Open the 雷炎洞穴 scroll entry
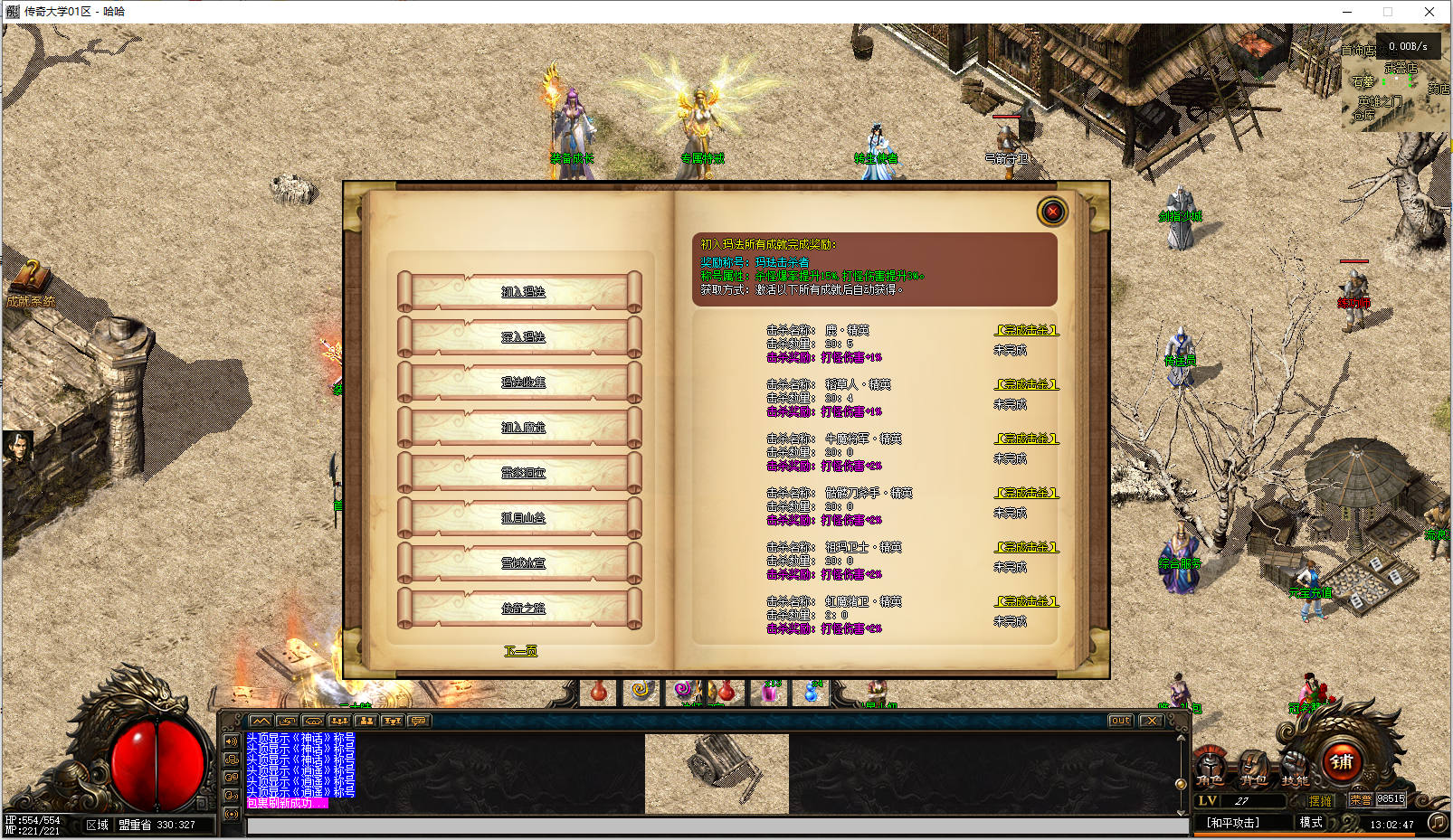Image resolution: width=1453 pixels, height=840 pixels. click(521, 473)
